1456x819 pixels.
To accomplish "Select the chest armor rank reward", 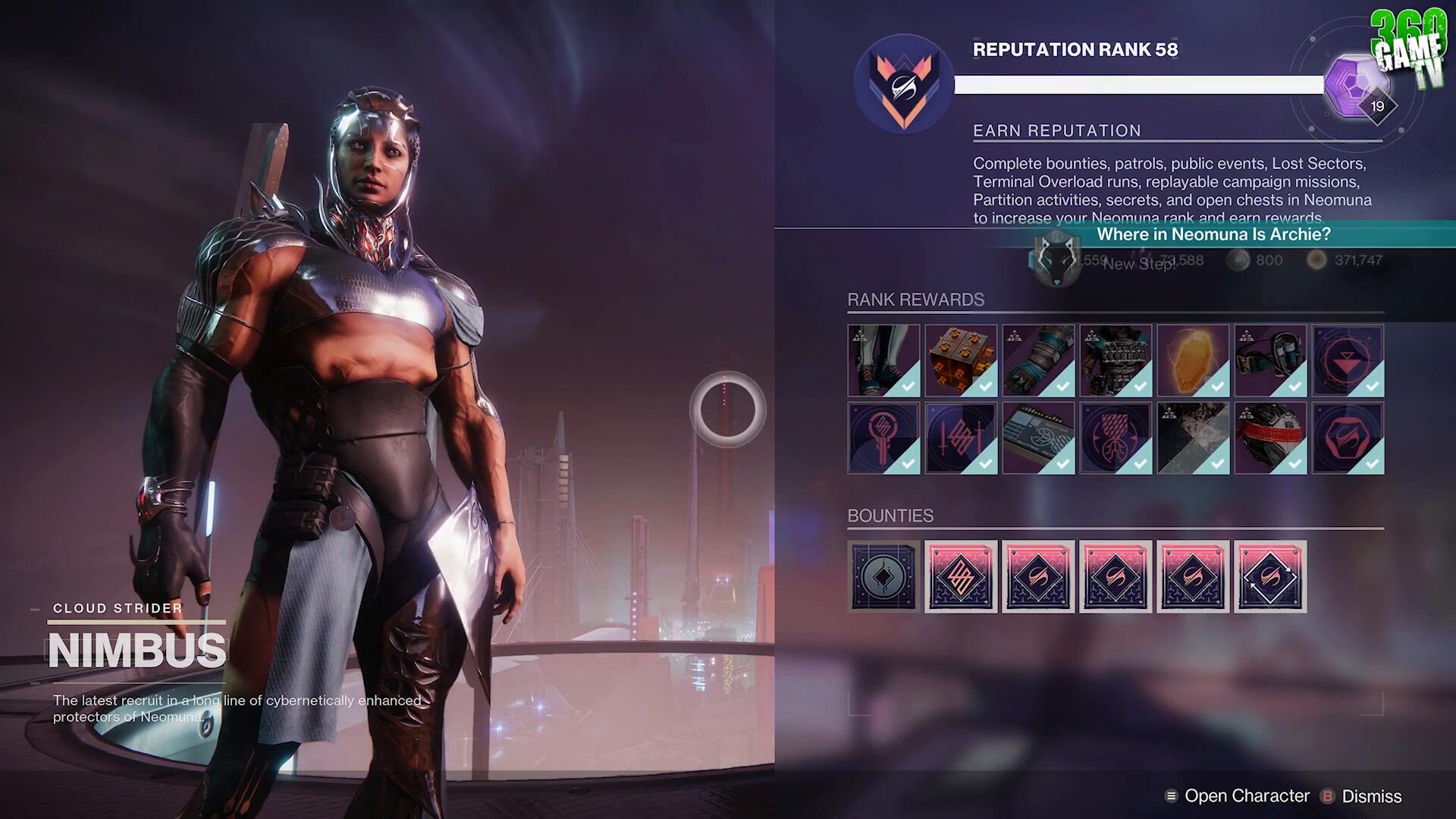I will point(1116,361).
